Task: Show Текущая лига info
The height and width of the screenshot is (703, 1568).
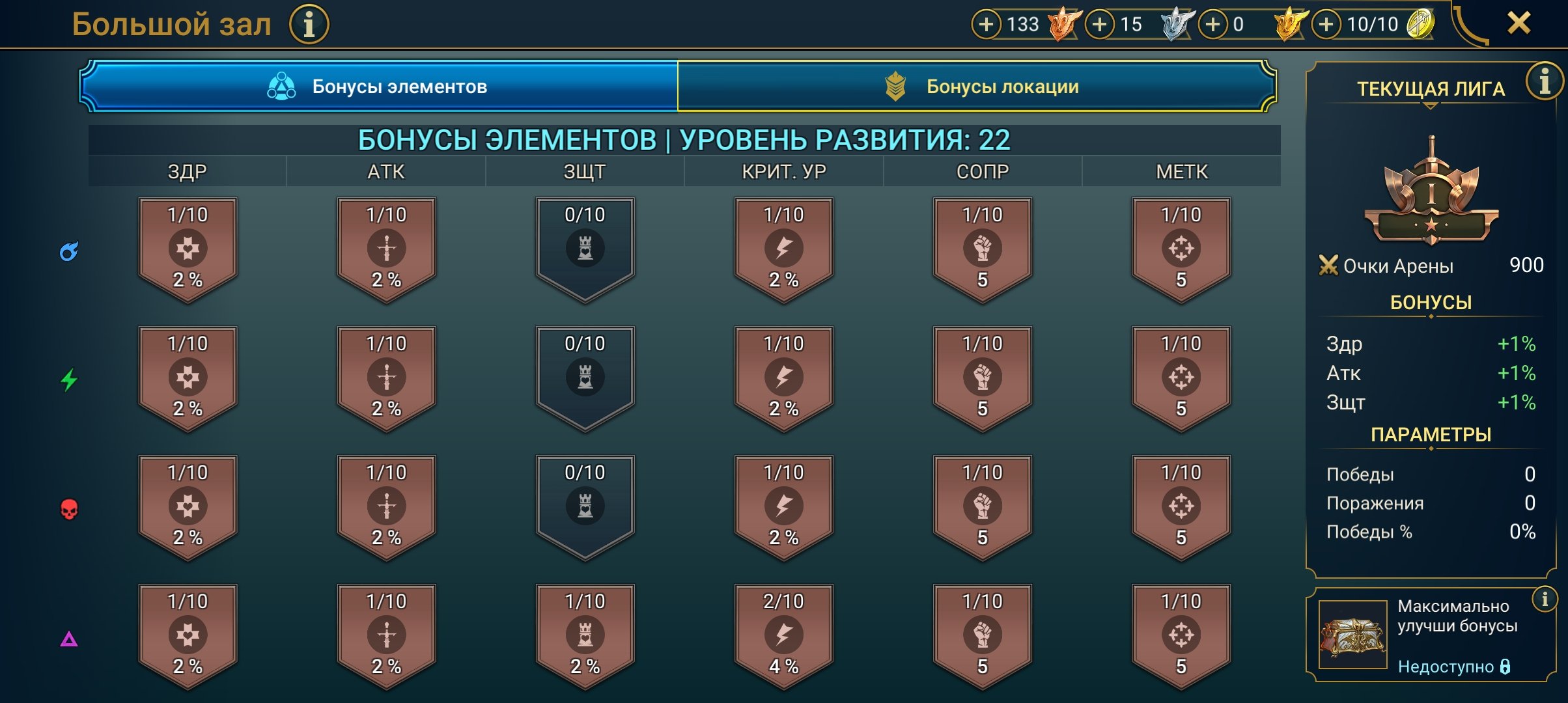Action: [x=1544, y=81]
